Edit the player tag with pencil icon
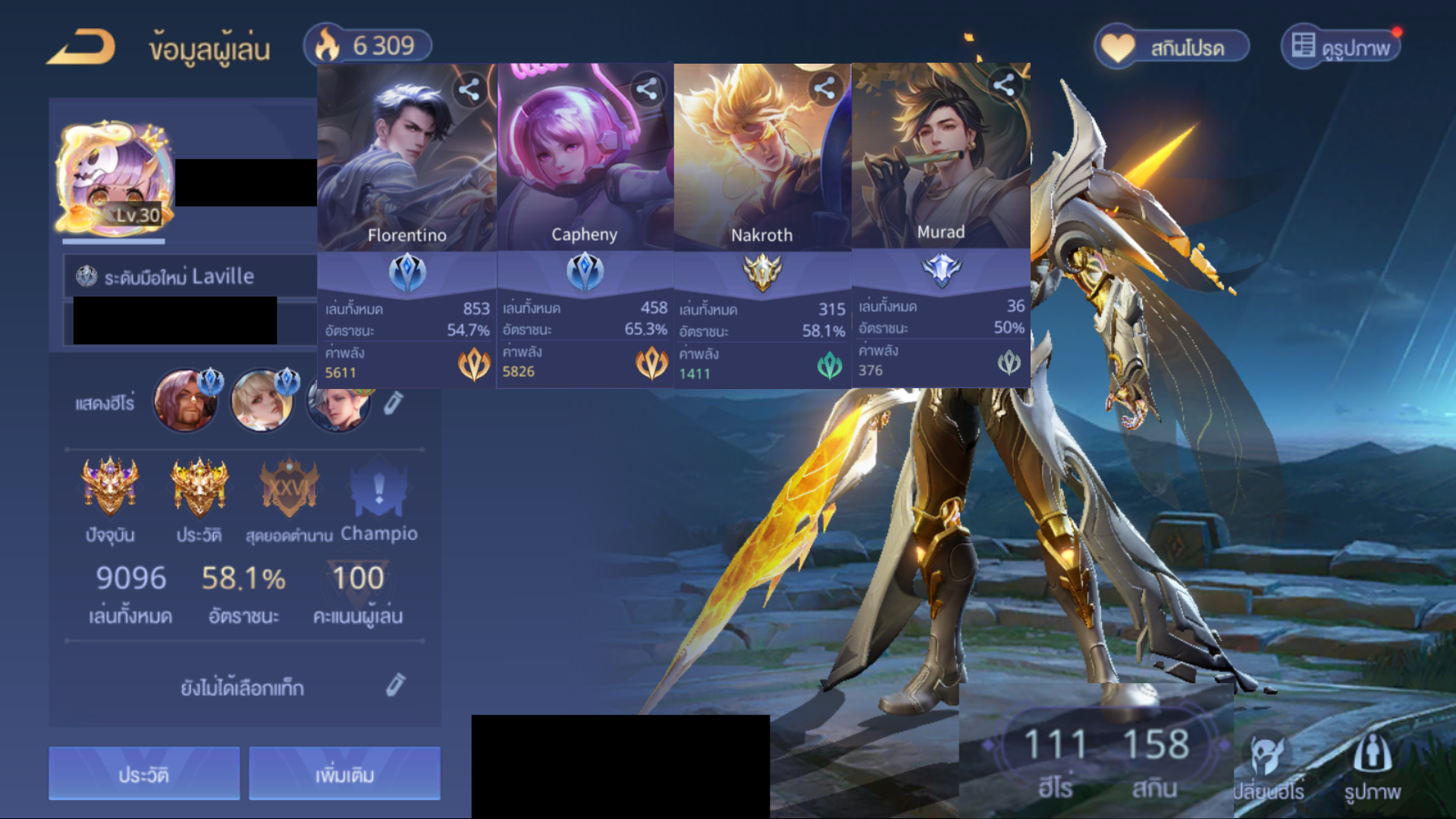 [x=395, y=686]
